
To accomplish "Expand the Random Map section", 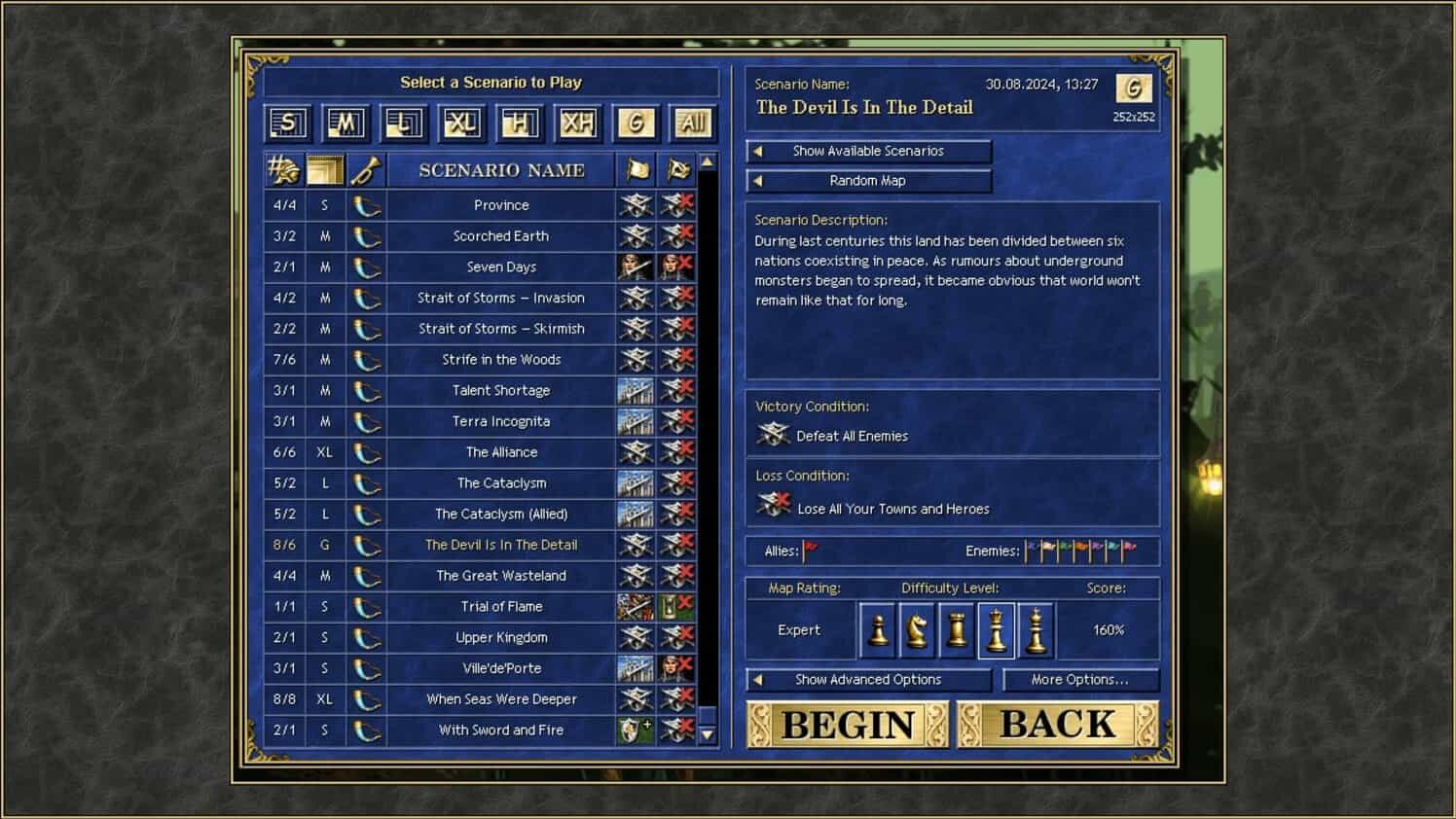I will pyautogui.click(x=868, y=181).
